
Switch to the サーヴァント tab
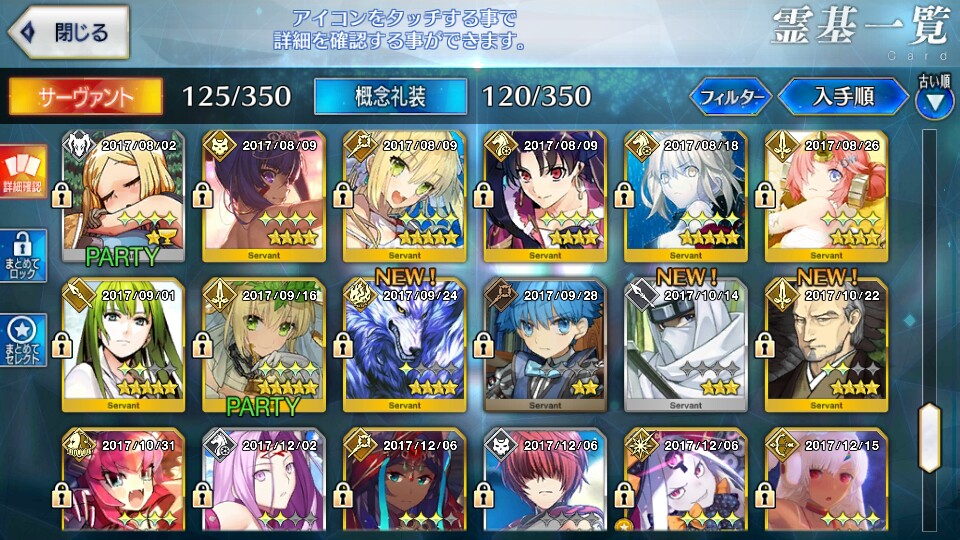tap(86, 96)
